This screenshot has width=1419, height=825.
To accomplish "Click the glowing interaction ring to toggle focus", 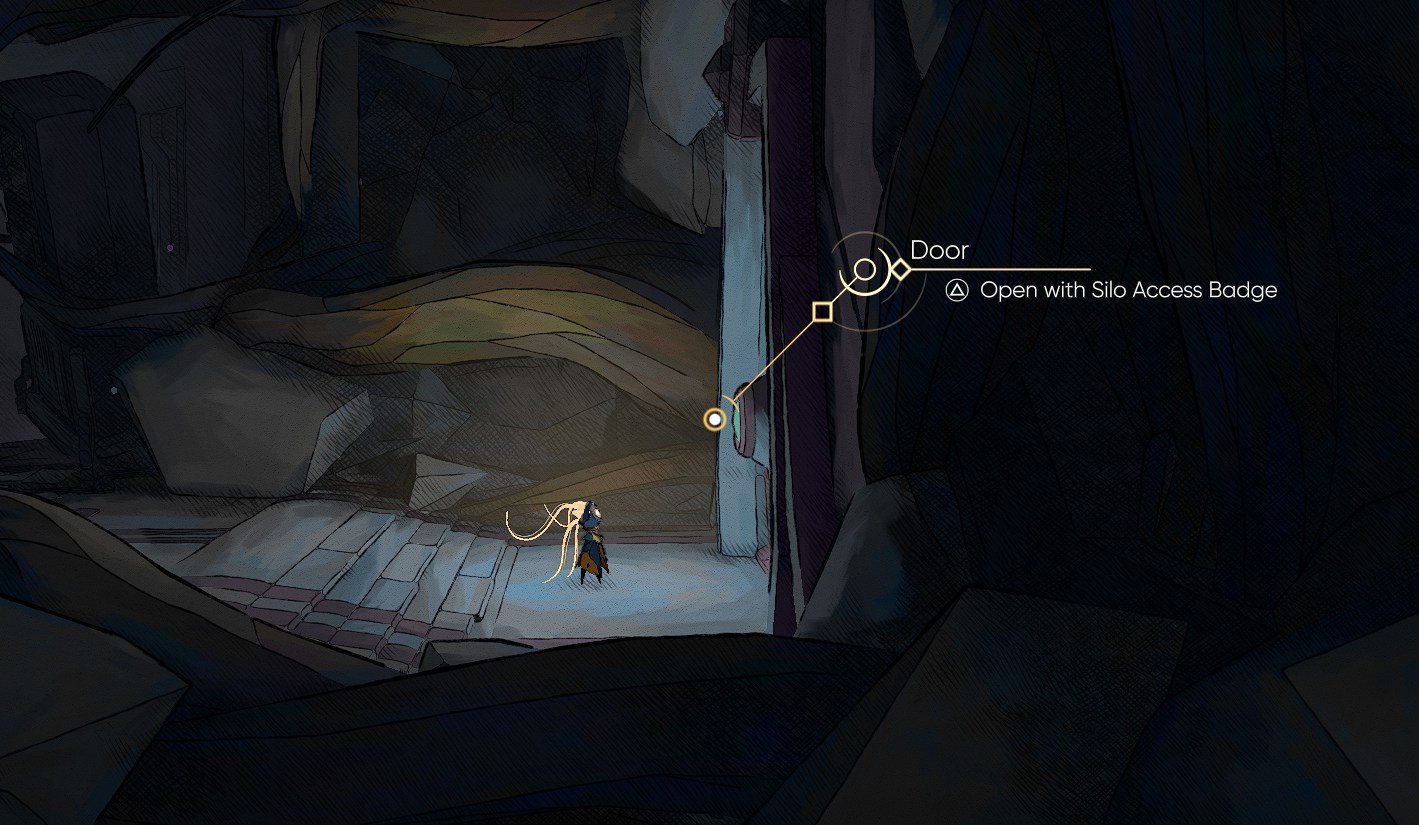I will point(714,418).
